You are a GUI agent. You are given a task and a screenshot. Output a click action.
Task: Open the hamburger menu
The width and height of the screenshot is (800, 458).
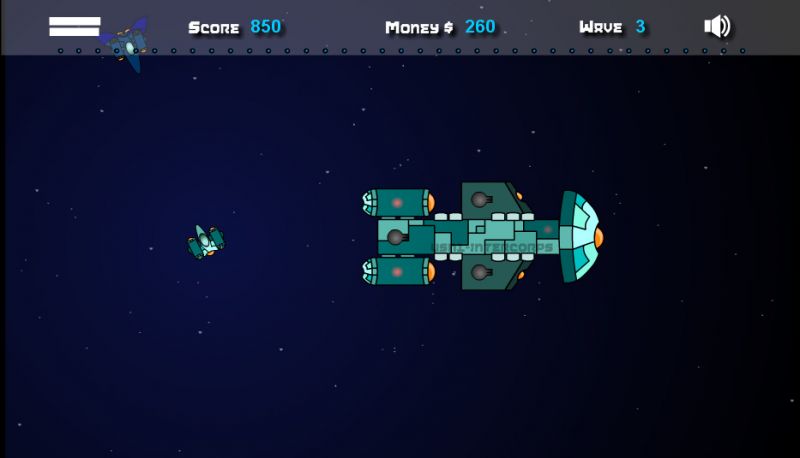pyautogui.click(x=75, y=27)
